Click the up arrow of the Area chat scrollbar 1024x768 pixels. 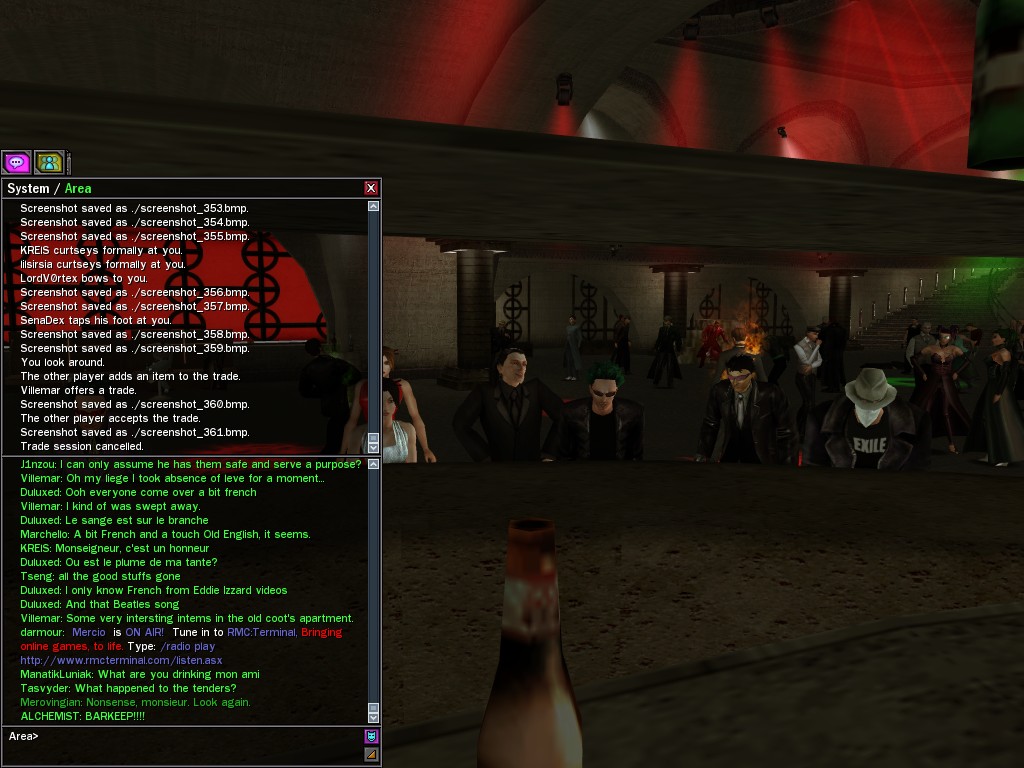pyautogui.click(x=373, y=464)
